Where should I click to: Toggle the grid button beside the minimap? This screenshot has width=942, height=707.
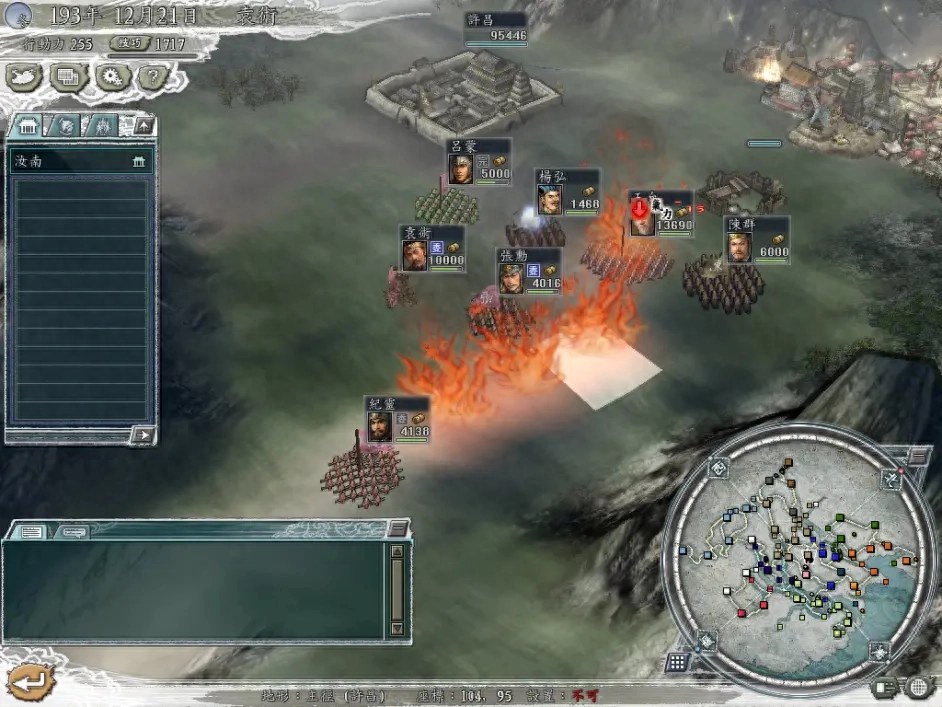tap(678, 663)
